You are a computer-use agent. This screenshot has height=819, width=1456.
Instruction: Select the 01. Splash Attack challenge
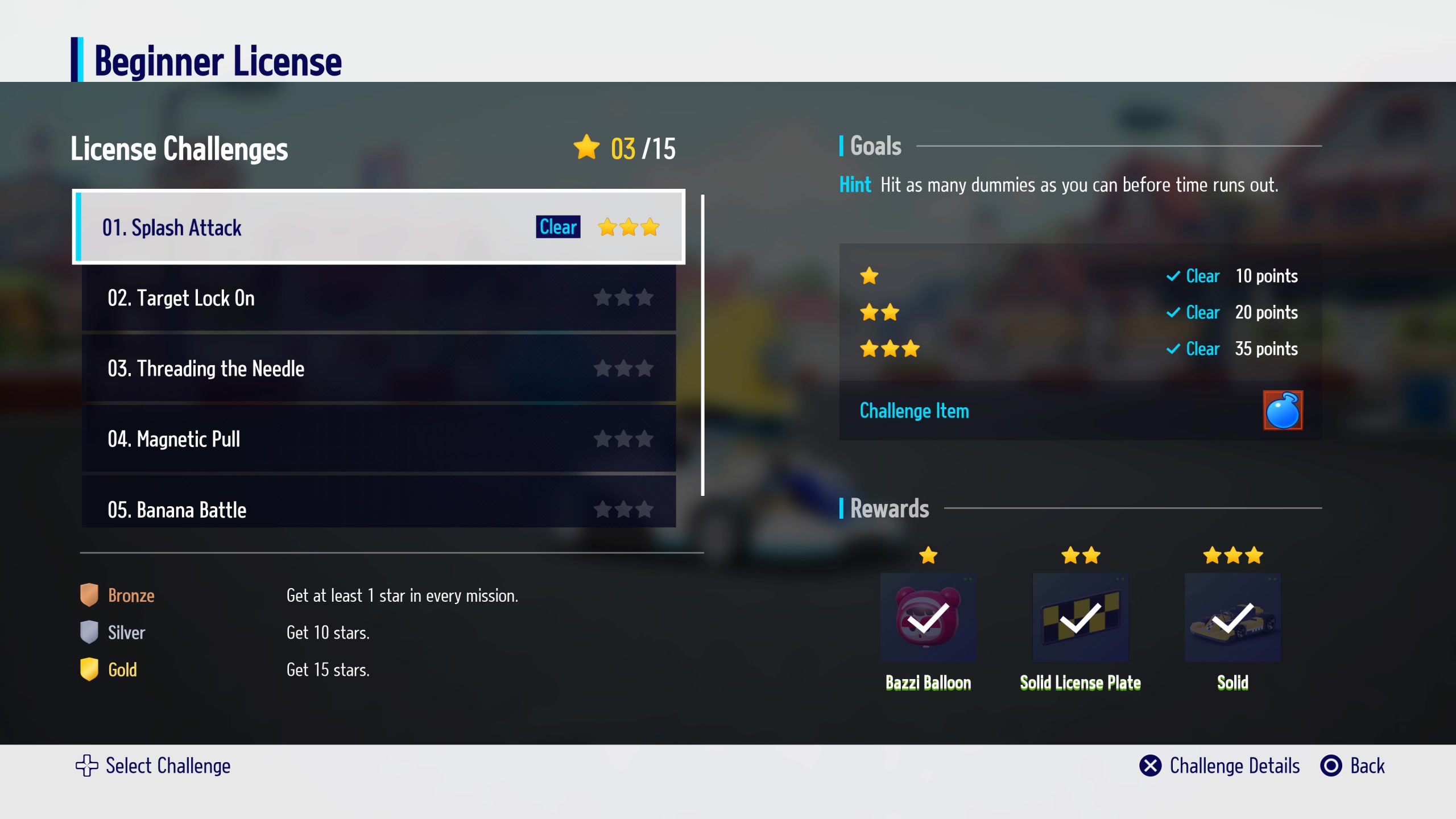coord(378,227)
